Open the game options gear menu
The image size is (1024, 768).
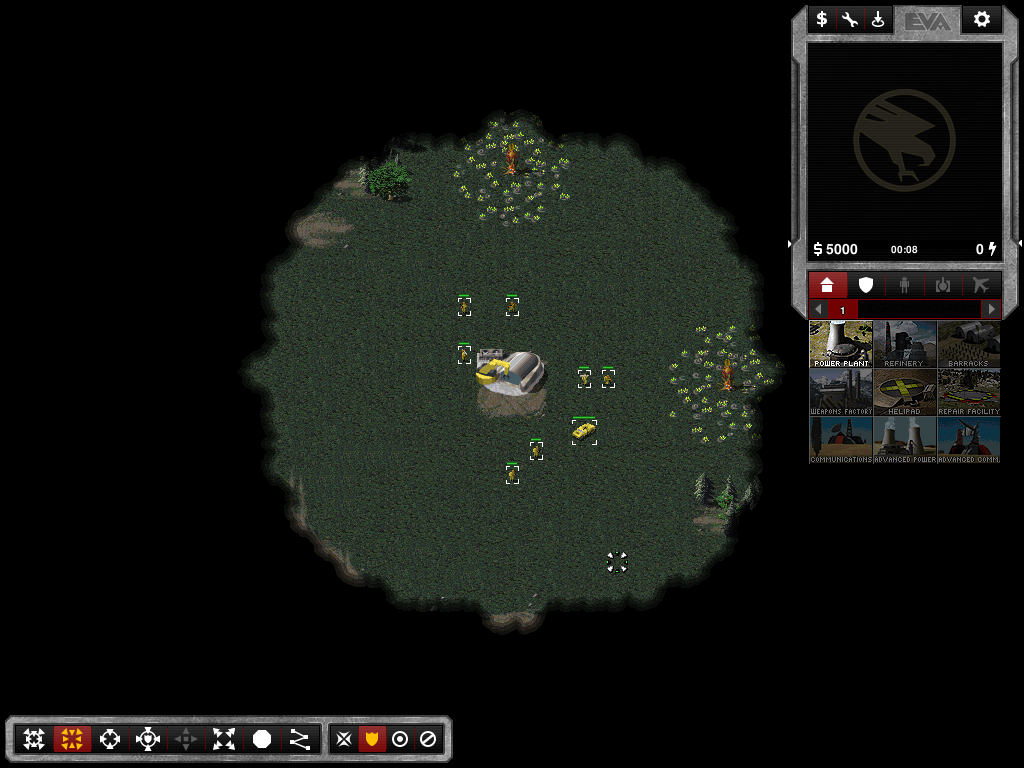point(981,19)
